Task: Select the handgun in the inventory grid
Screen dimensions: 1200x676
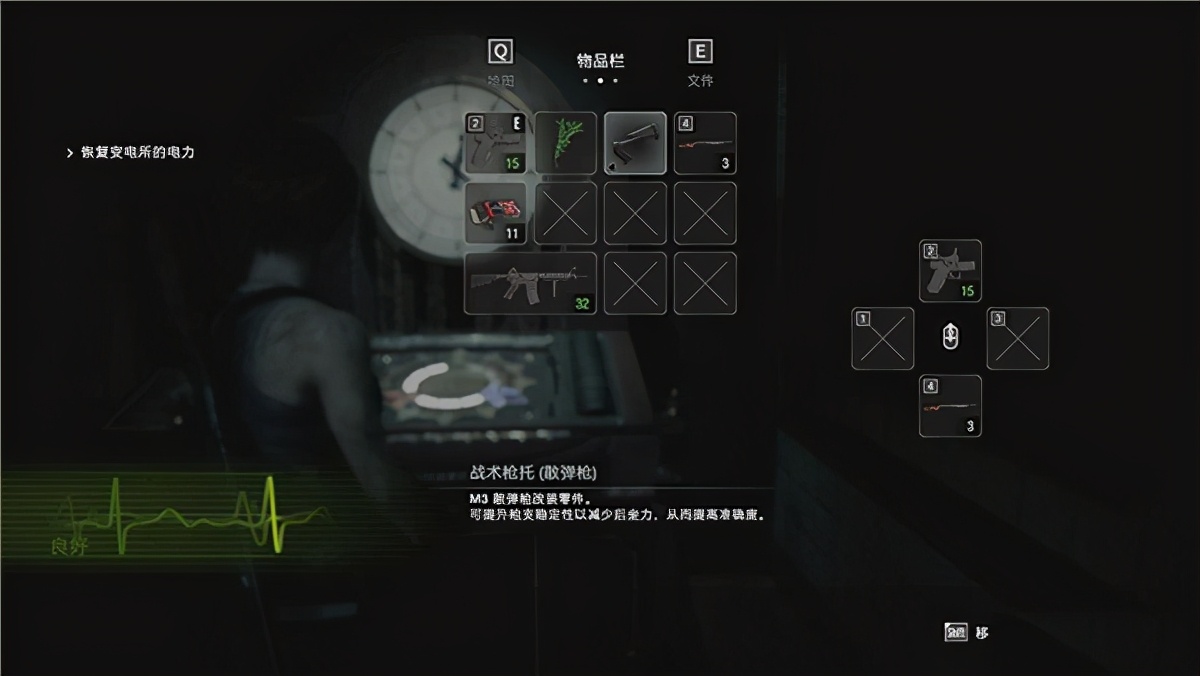Action: (x=496, y=143)
